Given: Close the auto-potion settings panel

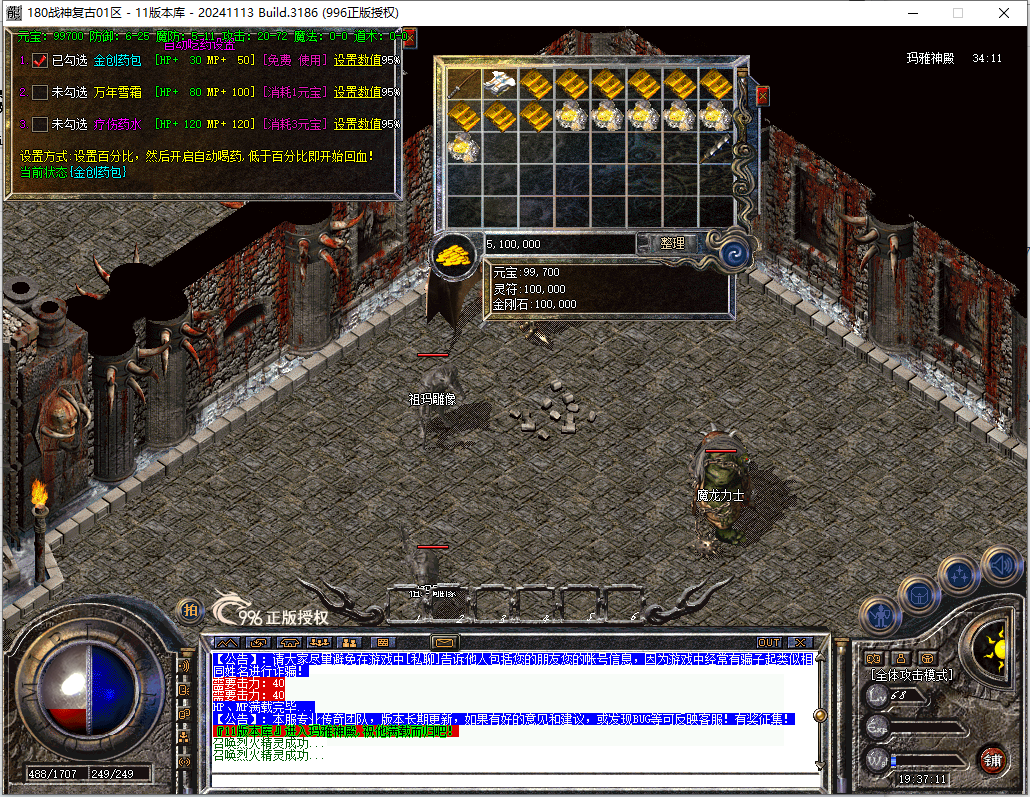Looking at the screenshot, I should coord(409,37).
